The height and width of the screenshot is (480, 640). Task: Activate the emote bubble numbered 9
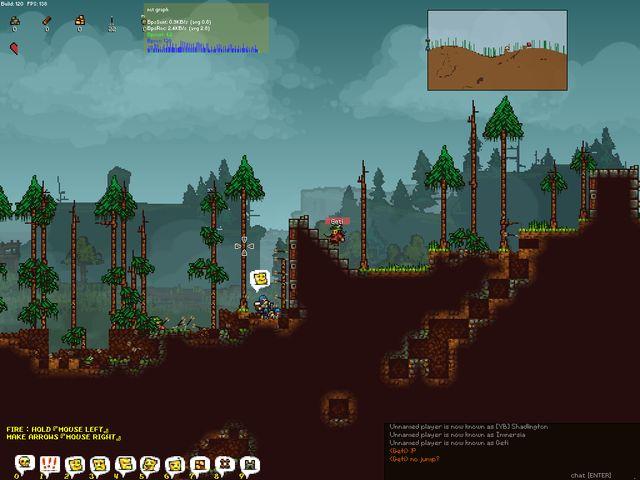point(250,464)
